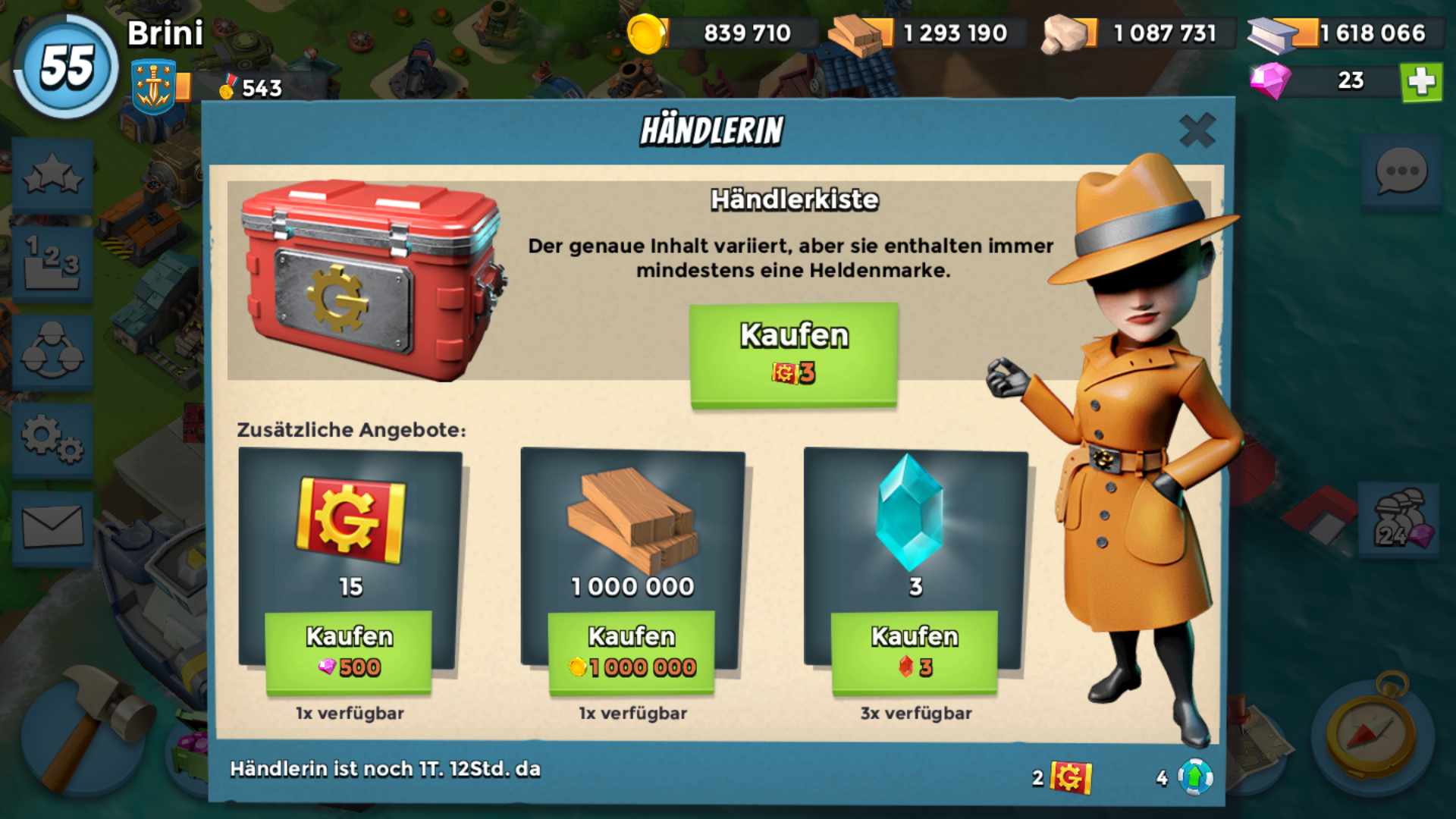Open the mail inbox envelope
This screenshot has width=1456, height=819.
52,526
